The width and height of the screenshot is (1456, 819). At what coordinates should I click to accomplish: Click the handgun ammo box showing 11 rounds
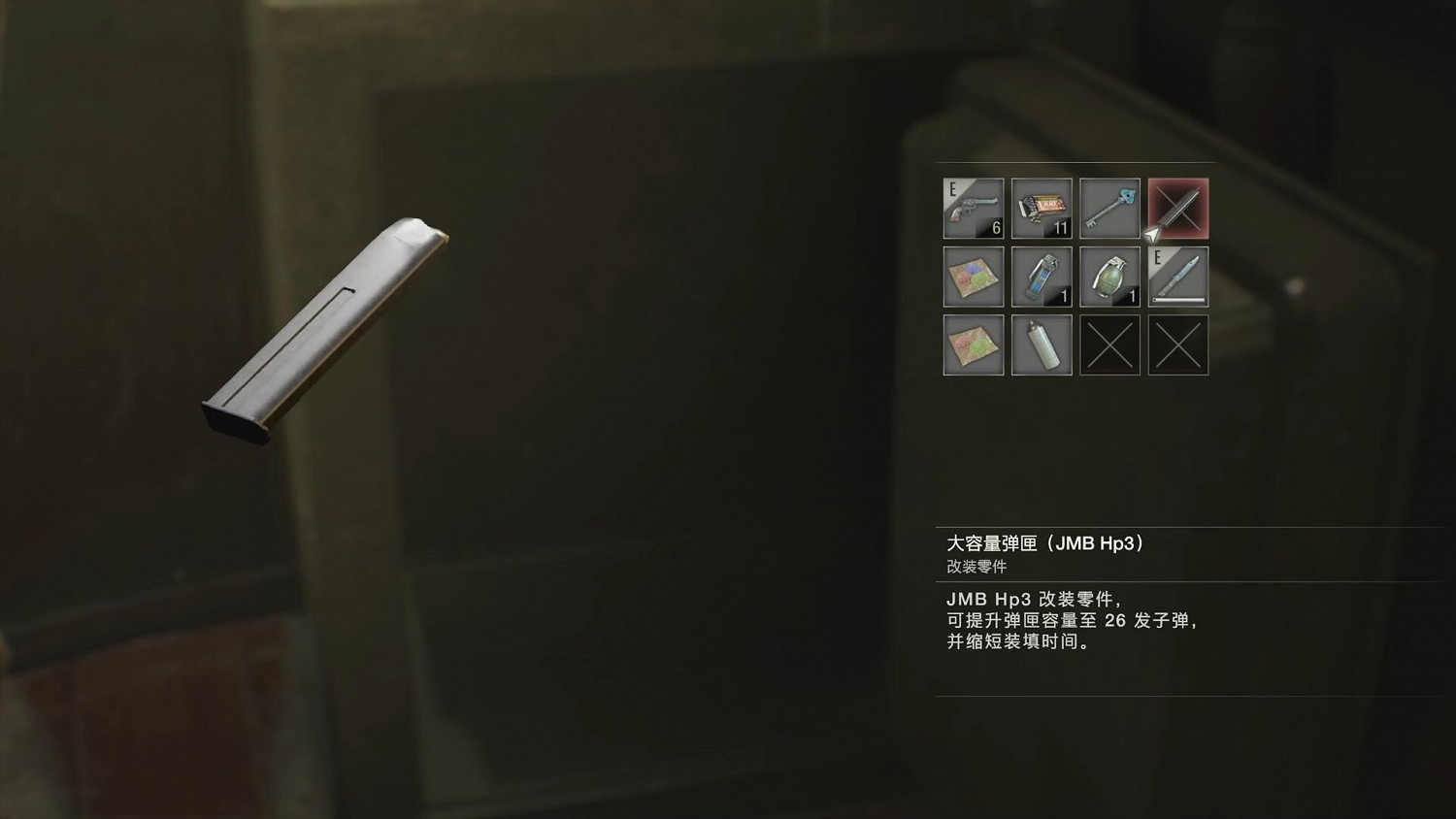point(1042,209)
